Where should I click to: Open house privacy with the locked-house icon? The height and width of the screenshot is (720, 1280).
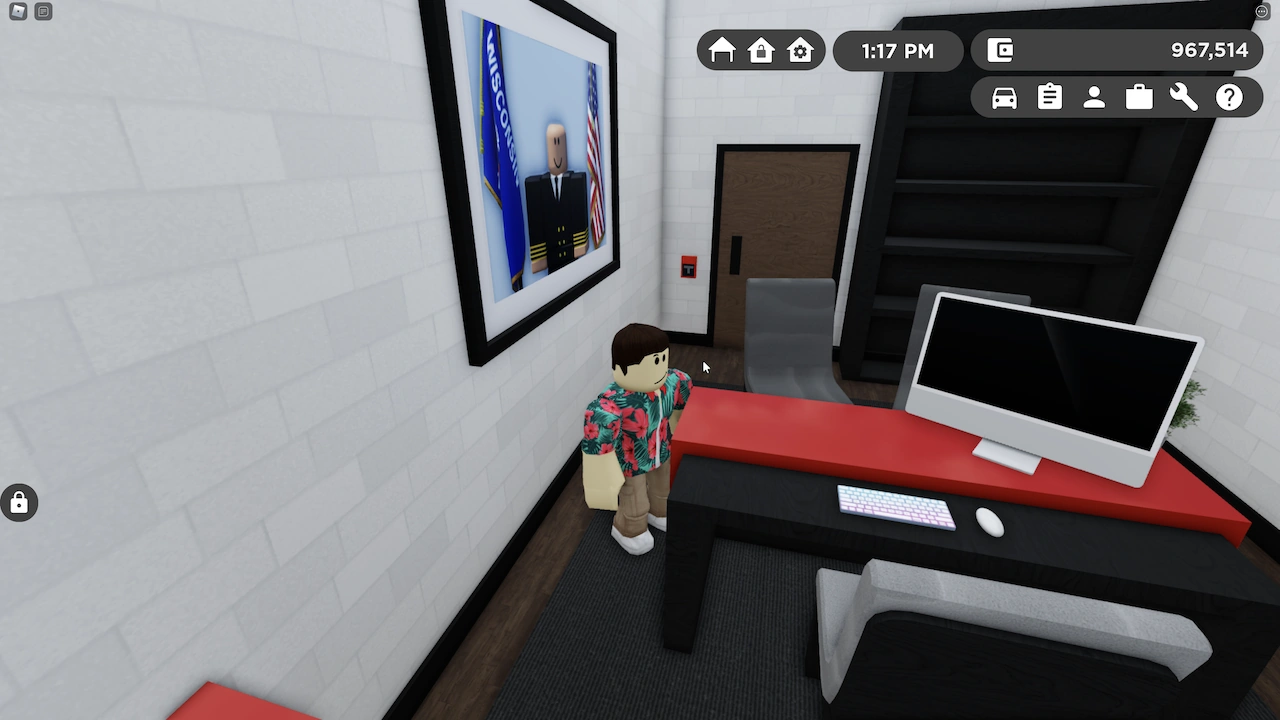761,50
